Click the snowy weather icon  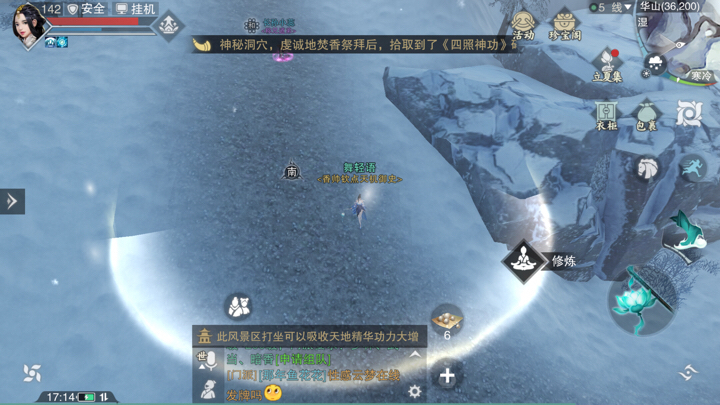[x=655, y=64]
